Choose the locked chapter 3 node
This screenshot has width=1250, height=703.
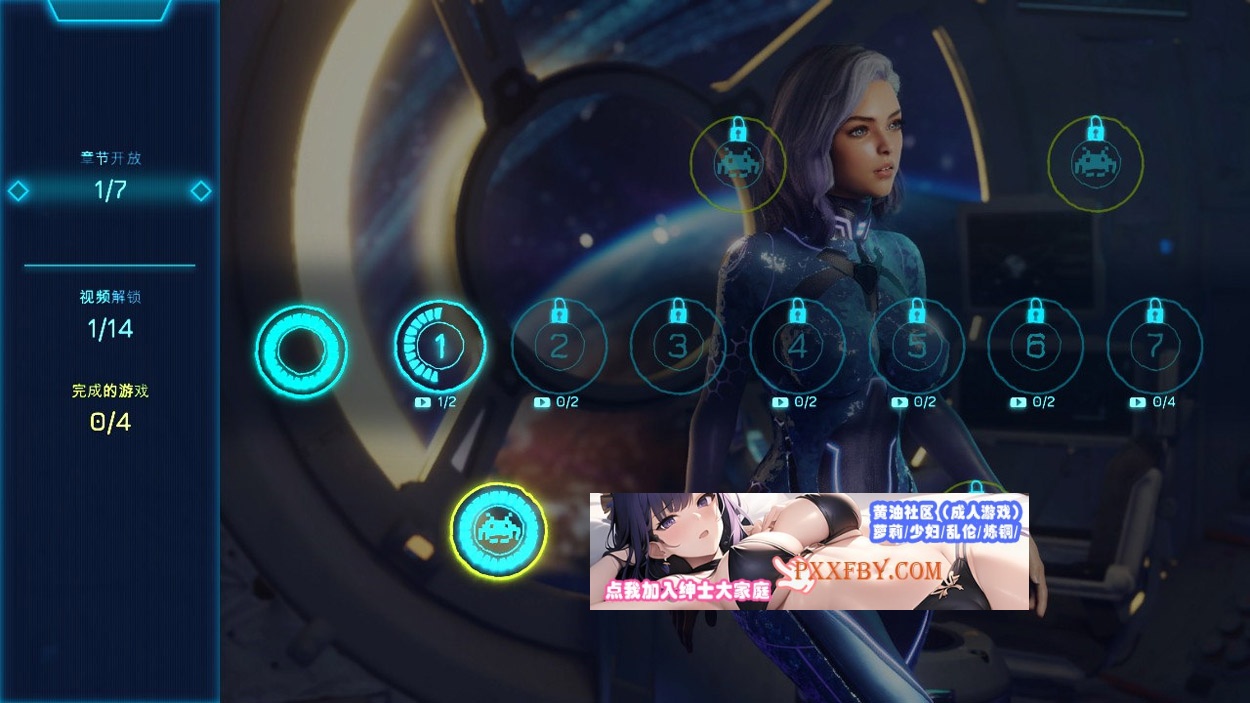tap(678, 347)
